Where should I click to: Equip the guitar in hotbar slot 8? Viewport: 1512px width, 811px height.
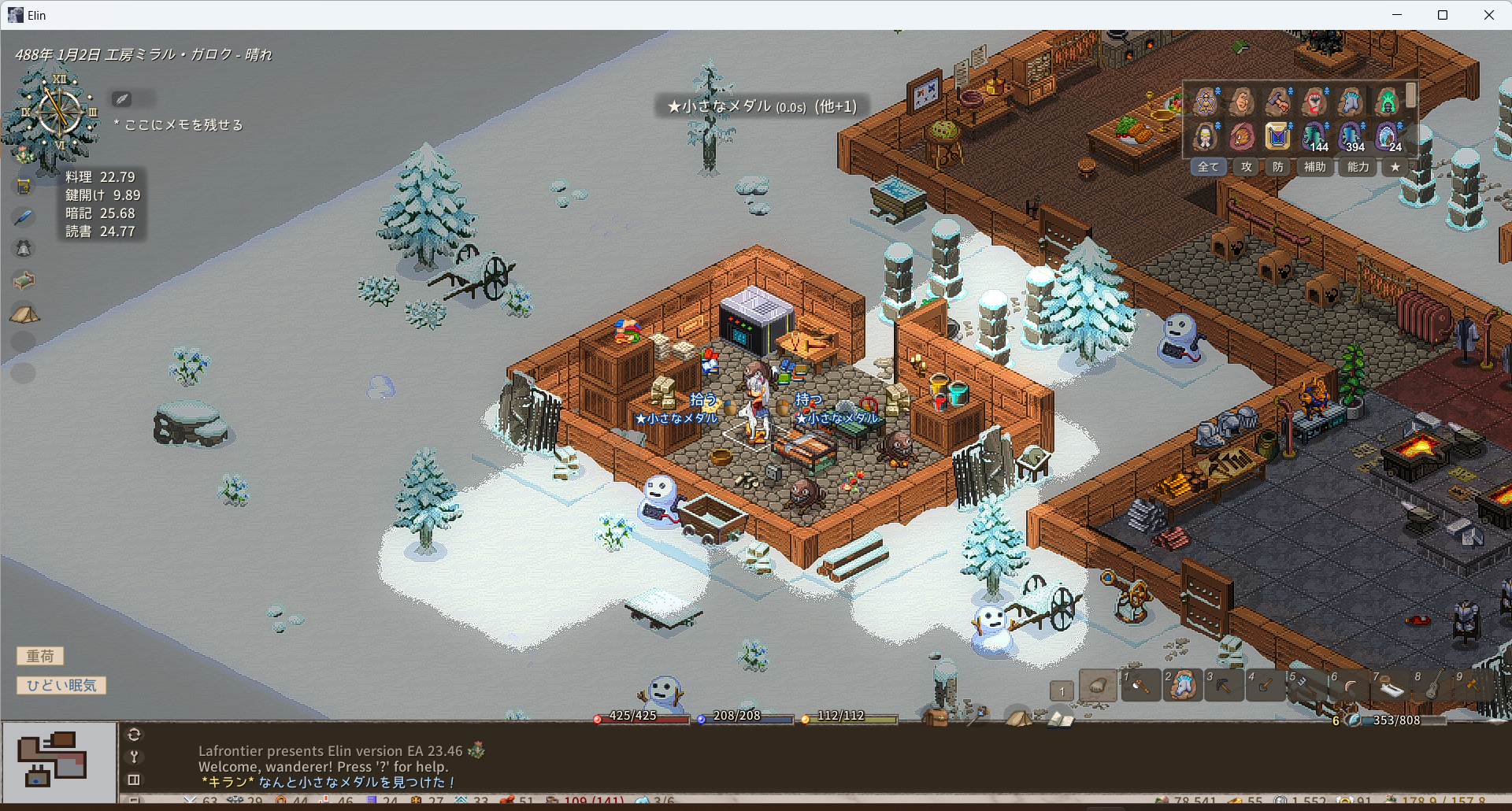[x=1432, y=686]
